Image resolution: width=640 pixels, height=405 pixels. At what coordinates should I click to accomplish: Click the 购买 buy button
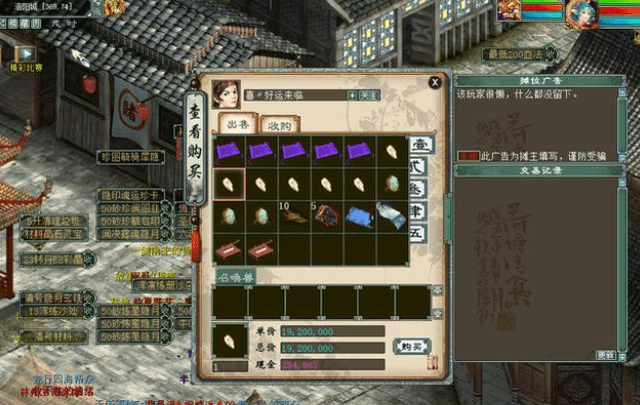(411, 346)
